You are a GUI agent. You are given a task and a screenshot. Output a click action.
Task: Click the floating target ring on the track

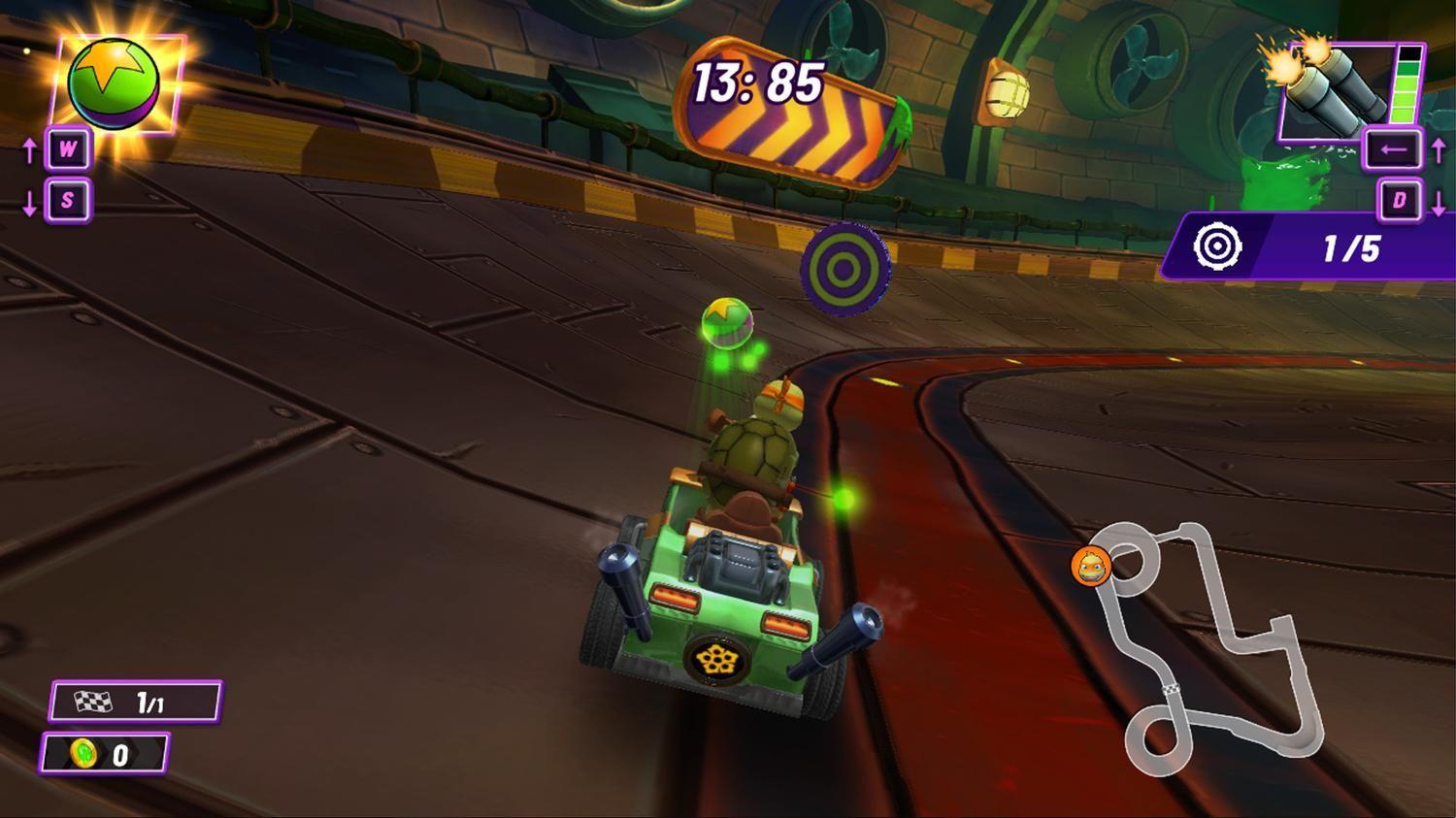[x=845, y=271]
